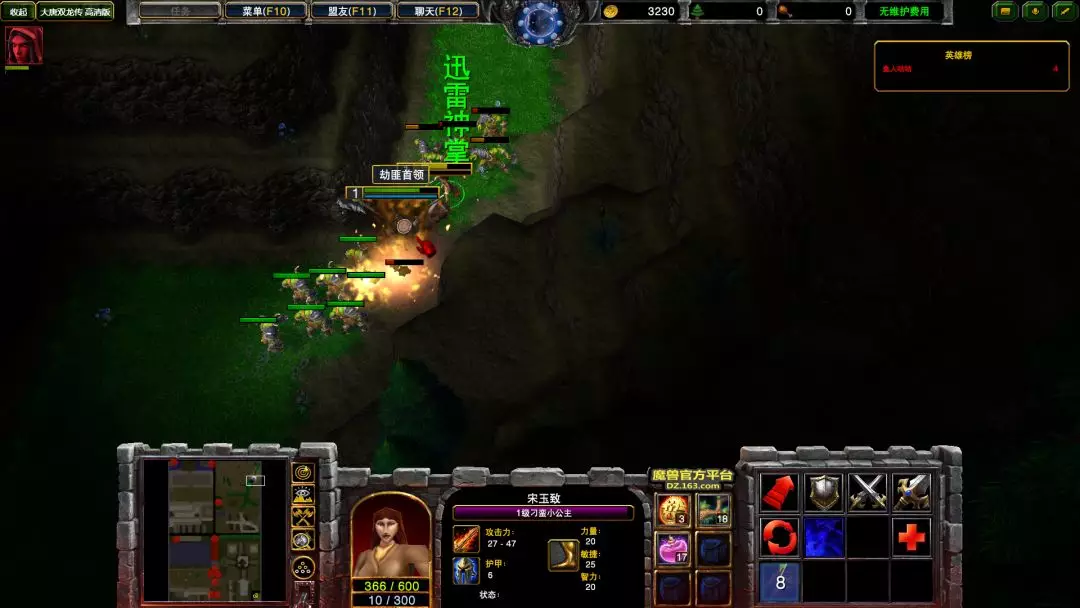Toggle the minimap signal ping button
The height and width of the screenshot is (608, 1080).
tap(302, 472)
